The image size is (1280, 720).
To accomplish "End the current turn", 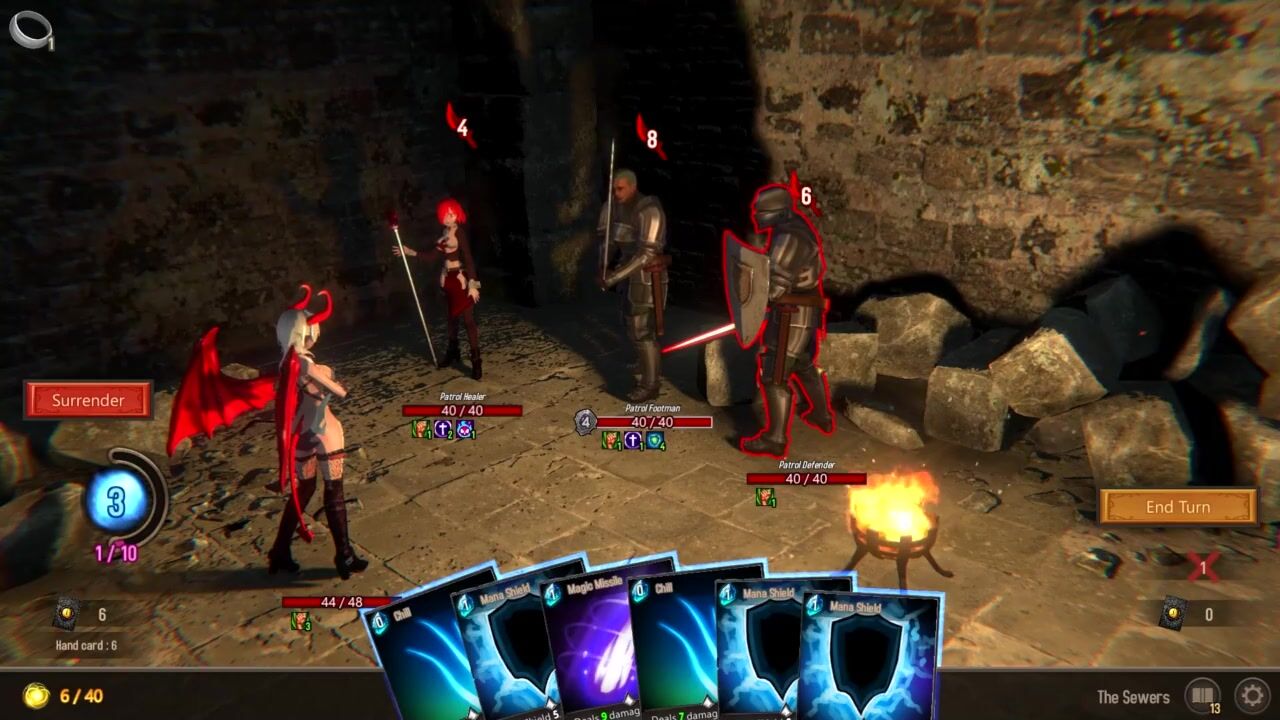I will click(x=1177, y=507).
